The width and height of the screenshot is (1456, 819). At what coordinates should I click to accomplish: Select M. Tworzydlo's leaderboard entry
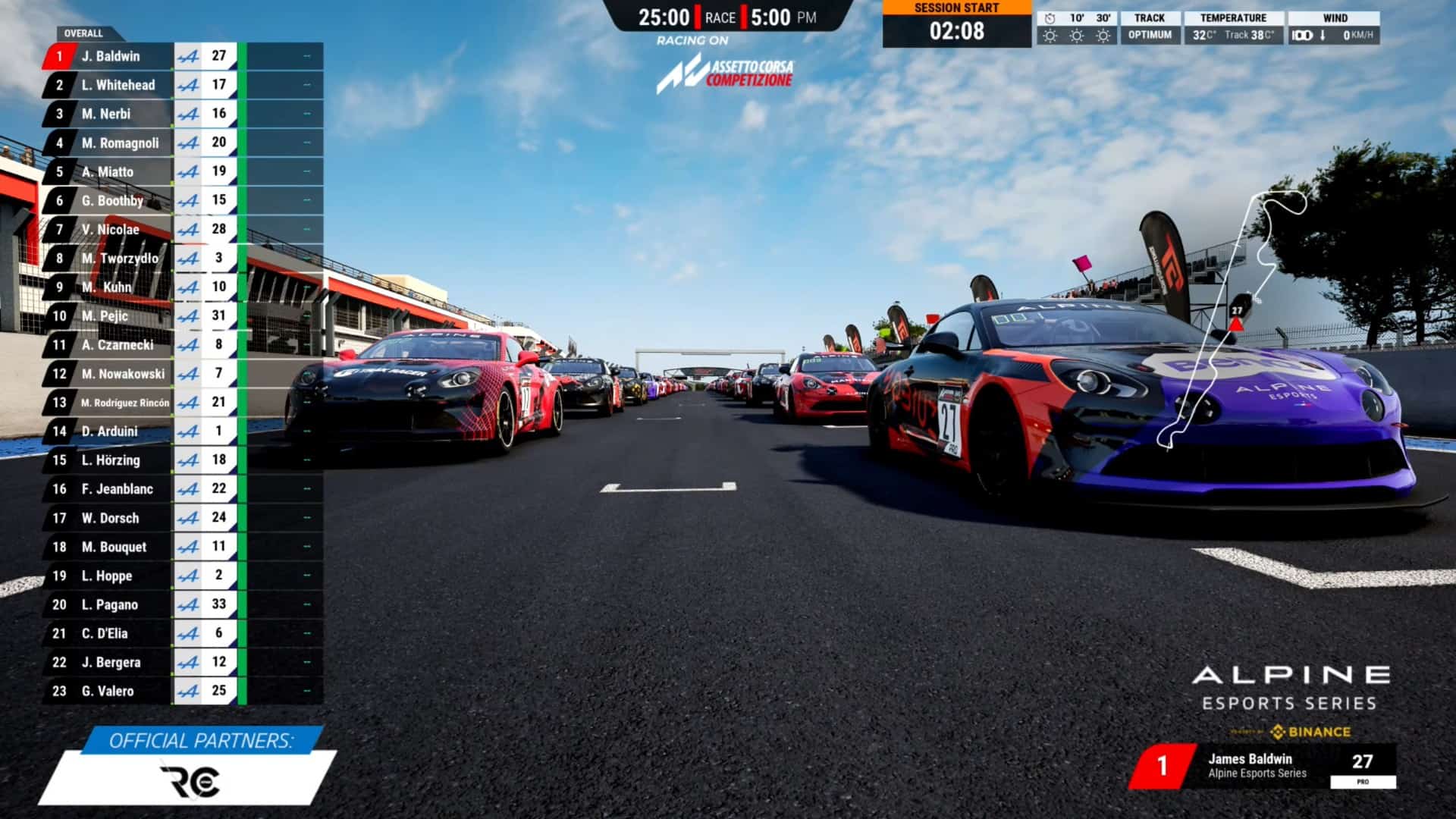click(120, 258)
